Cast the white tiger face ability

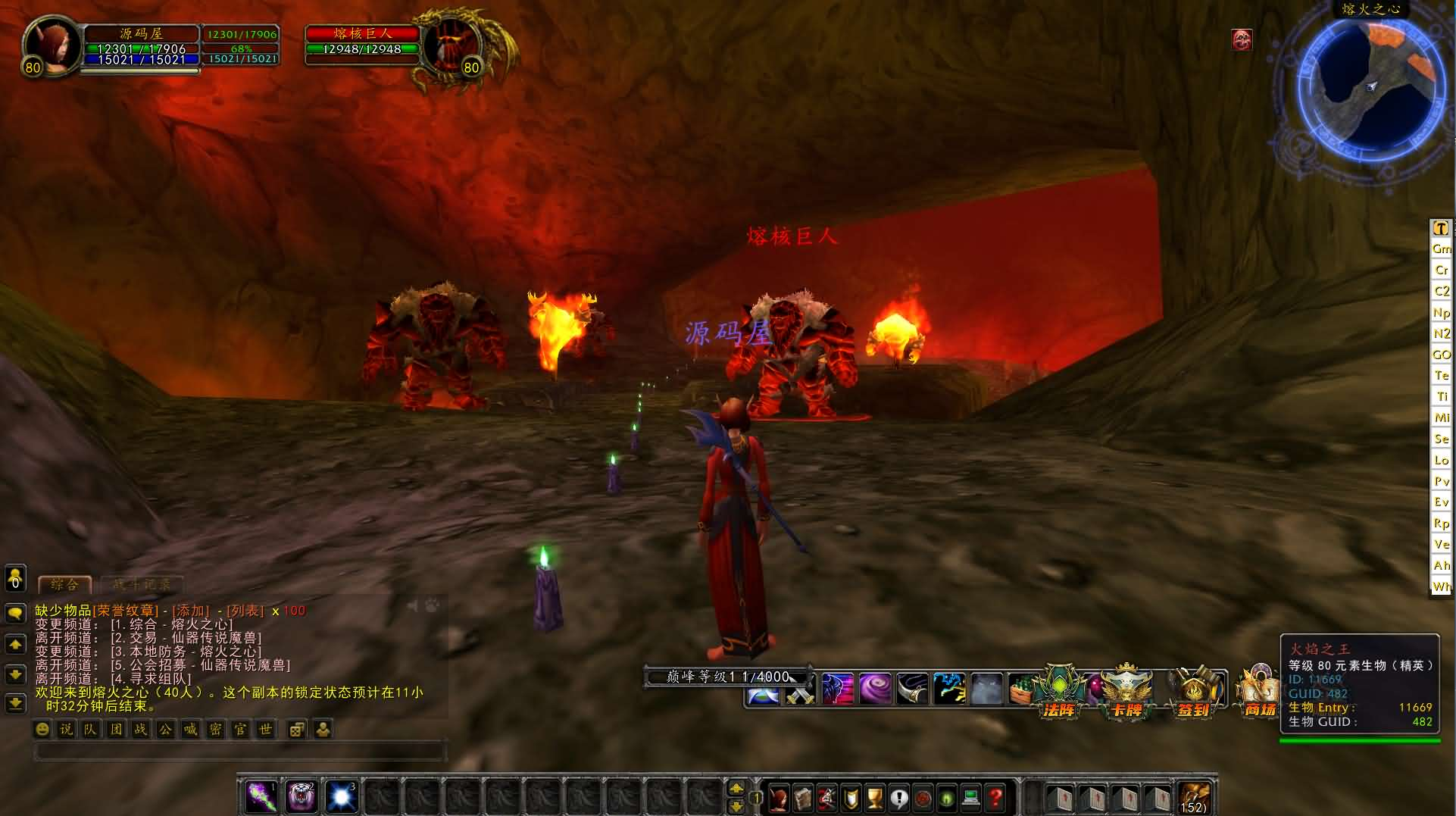pyautogui.click(x=301, y=797)
